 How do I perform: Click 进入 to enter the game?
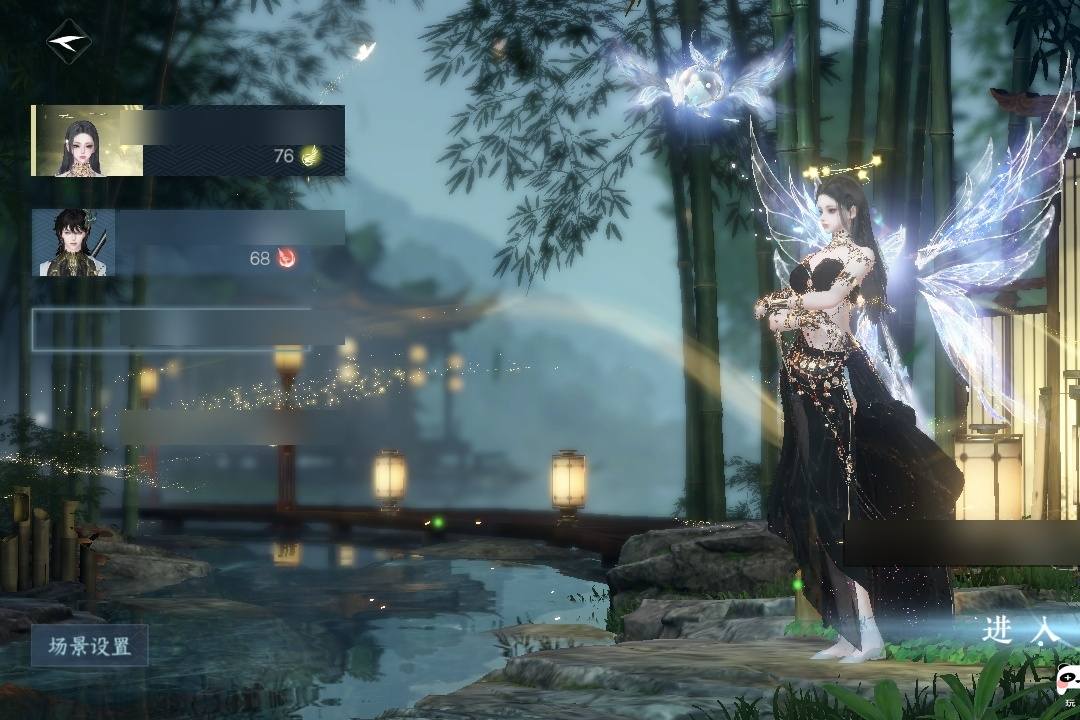[x=1020, y=630]
